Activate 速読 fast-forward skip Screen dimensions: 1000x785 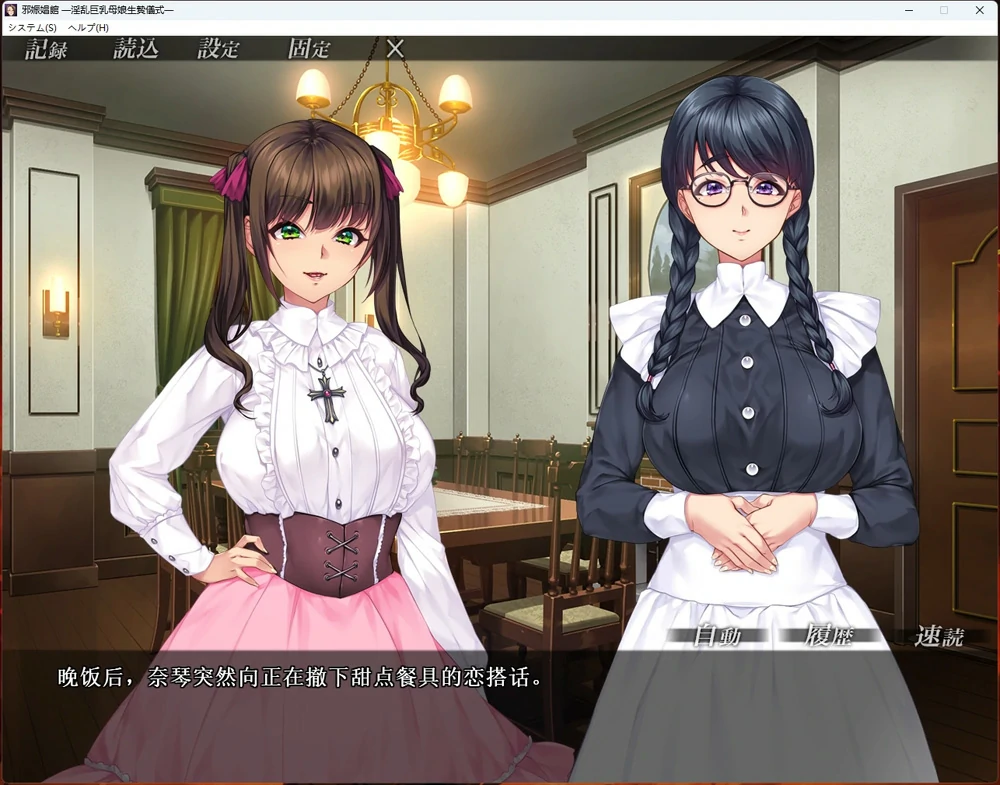[940, 636]
